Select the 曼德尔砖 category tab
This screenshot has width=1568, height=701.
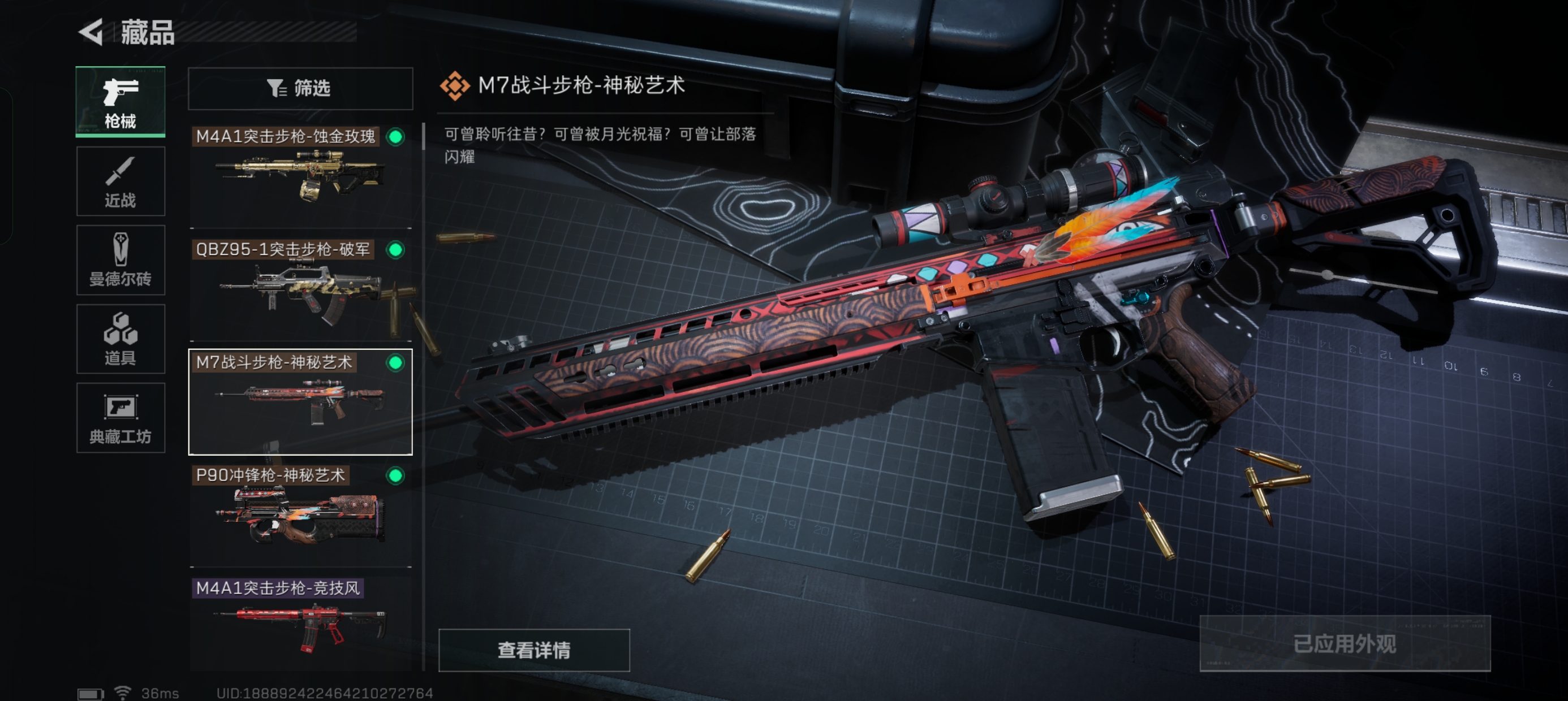point(120,260)
